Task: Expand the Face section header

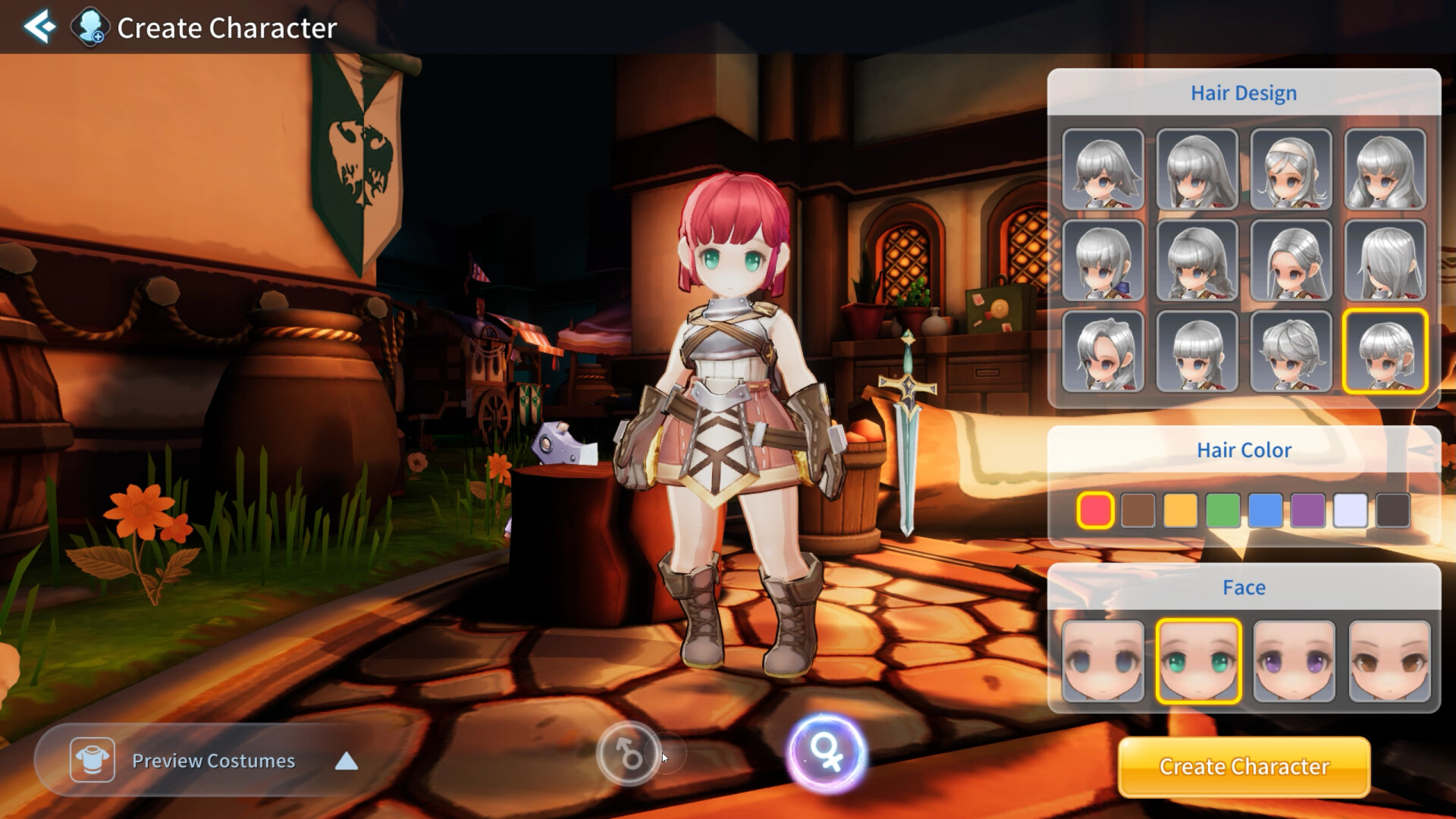Action: tap(1244, 587)
